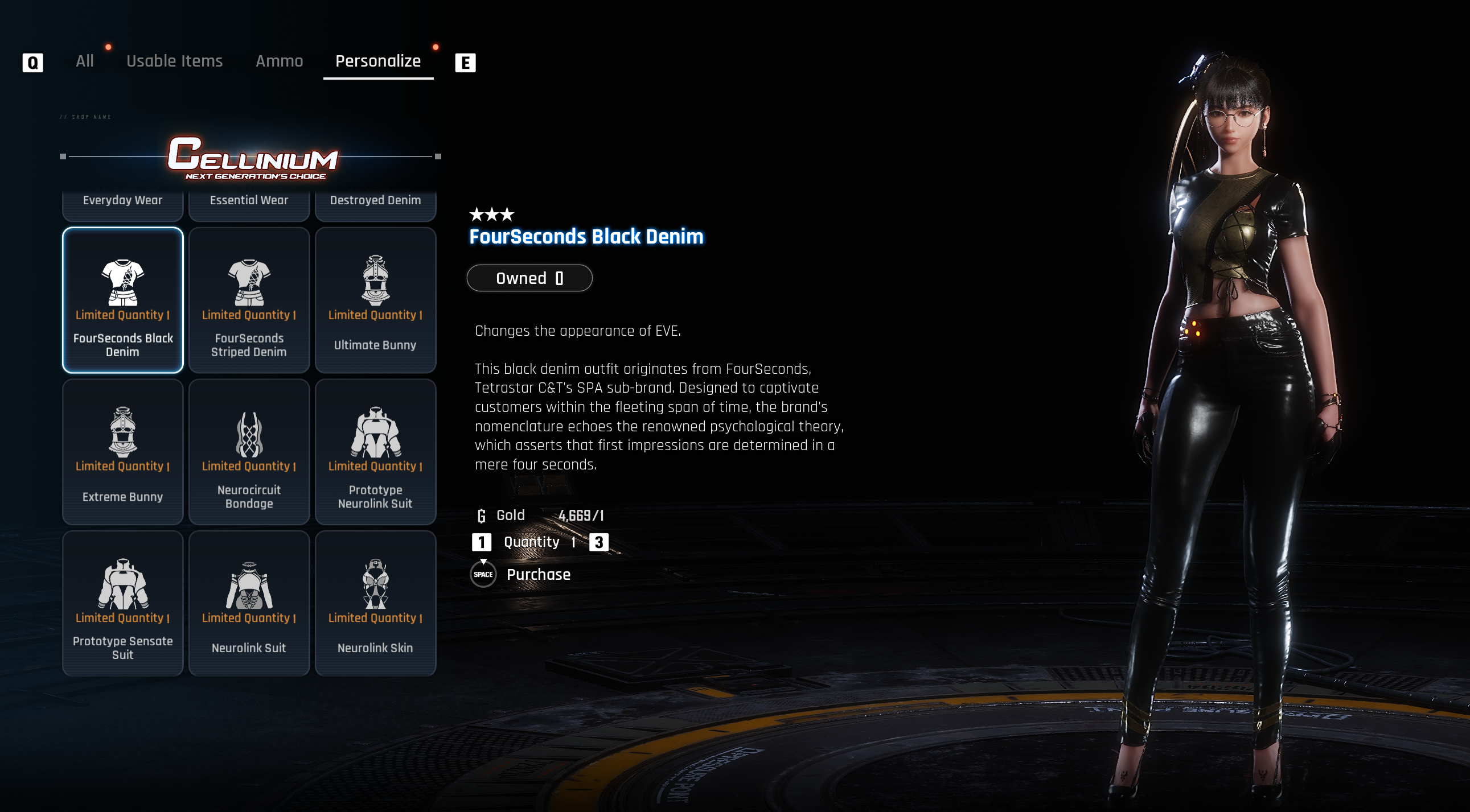1470x812 pixels.
Task: Choose FourSeconds Striped Denim outfit
Action: click(x=249, y=300)
